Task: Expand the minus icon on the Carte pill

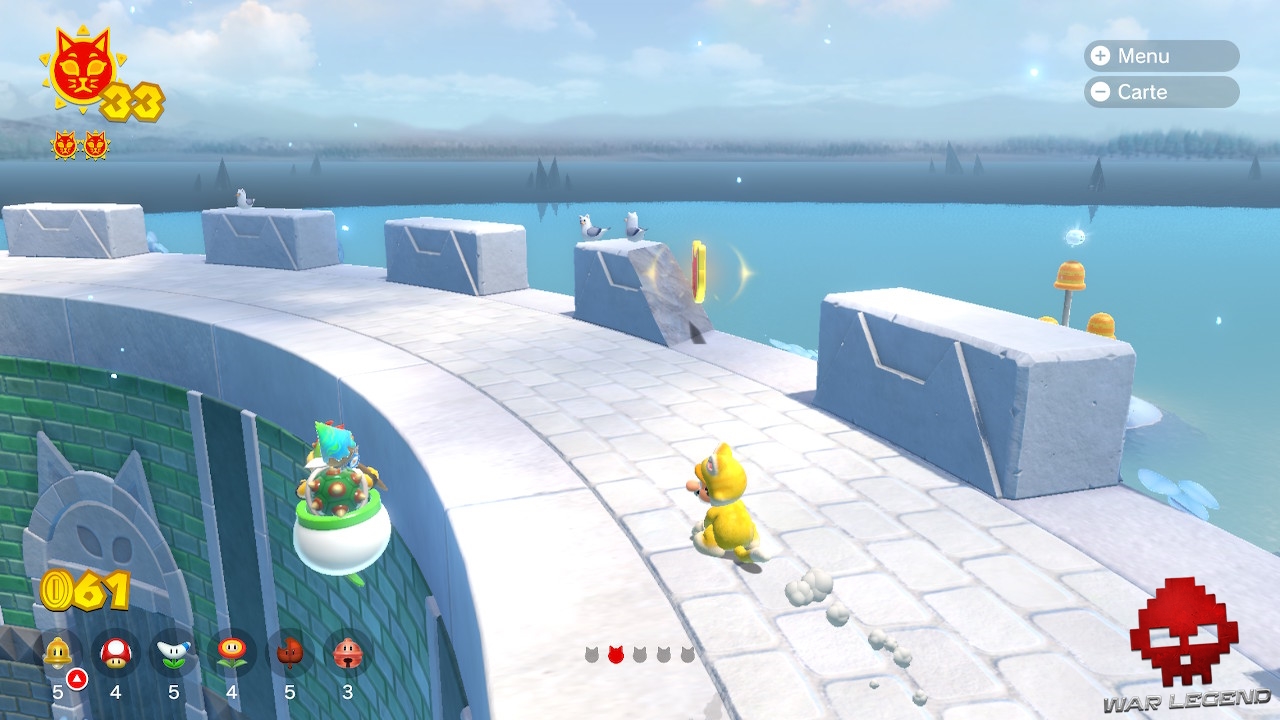Action: (1101, 92)
